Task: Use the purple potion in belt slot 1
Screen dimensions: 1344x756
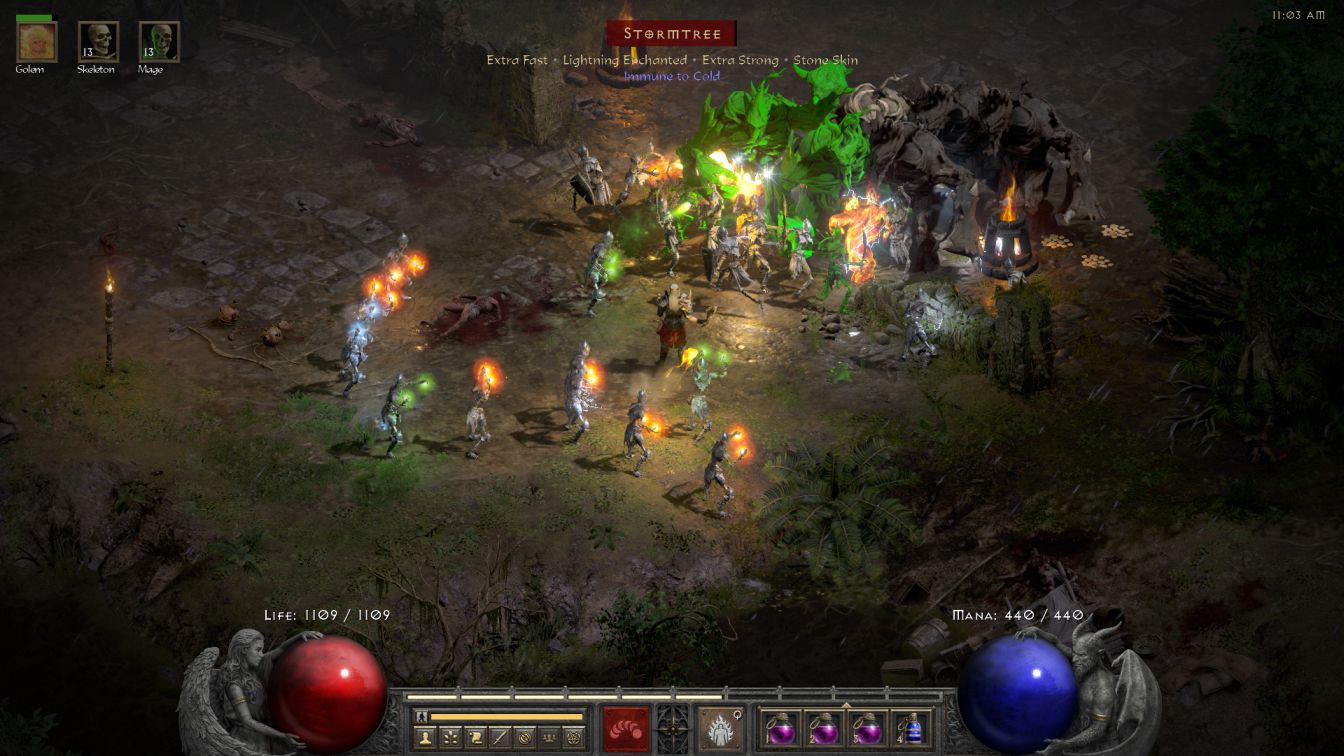Action: pyautogui.click(x=781, y=728)
